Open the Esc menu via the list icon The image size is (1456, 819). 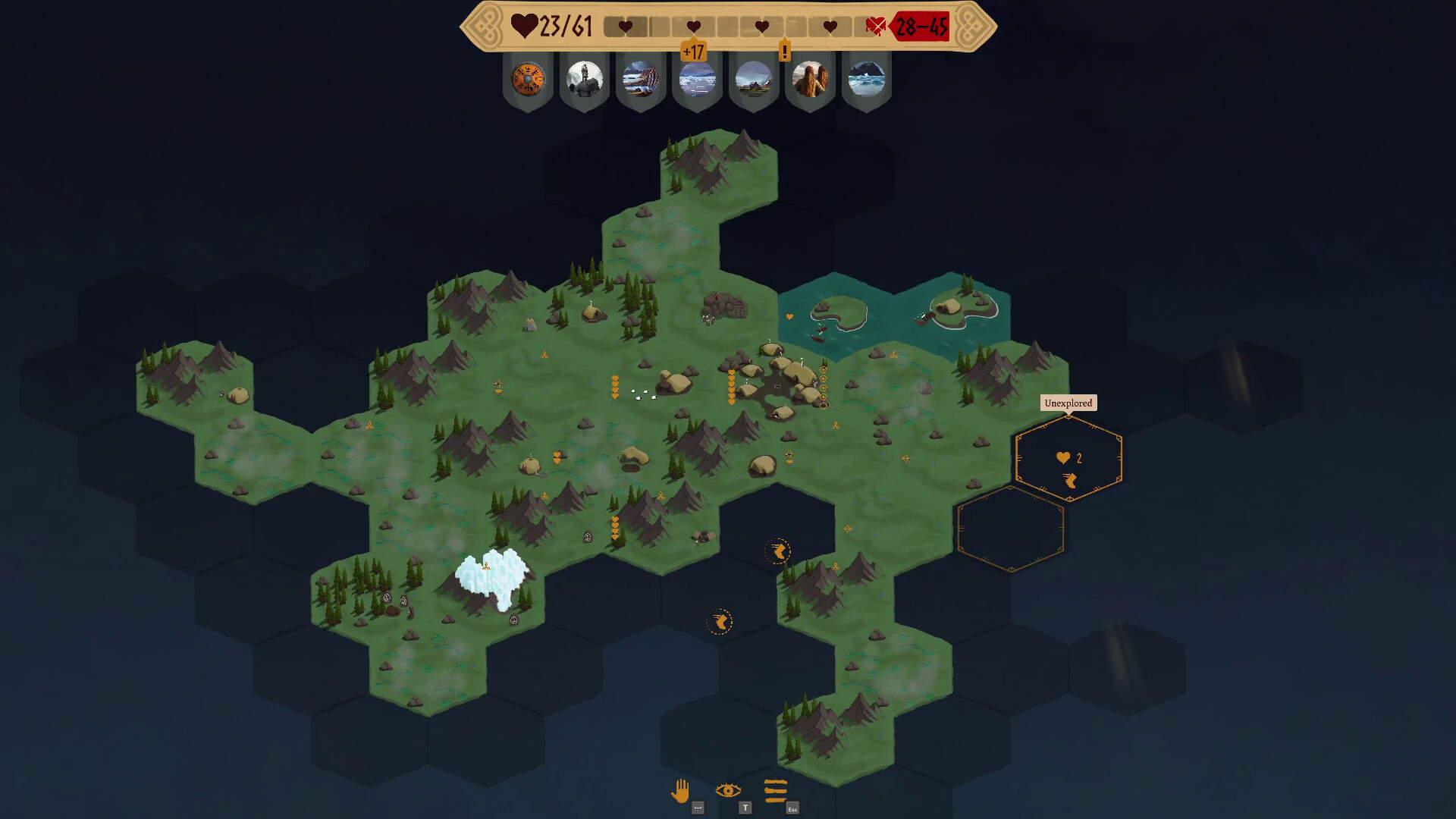(x=775, y=792)
